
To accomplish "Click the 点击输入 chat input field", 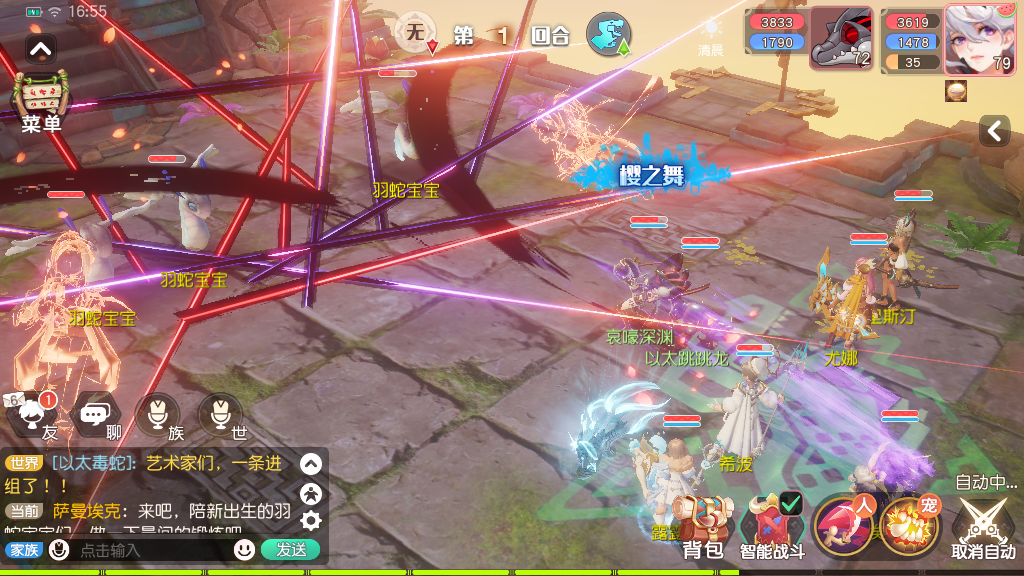I will click(x=150, y=550).
